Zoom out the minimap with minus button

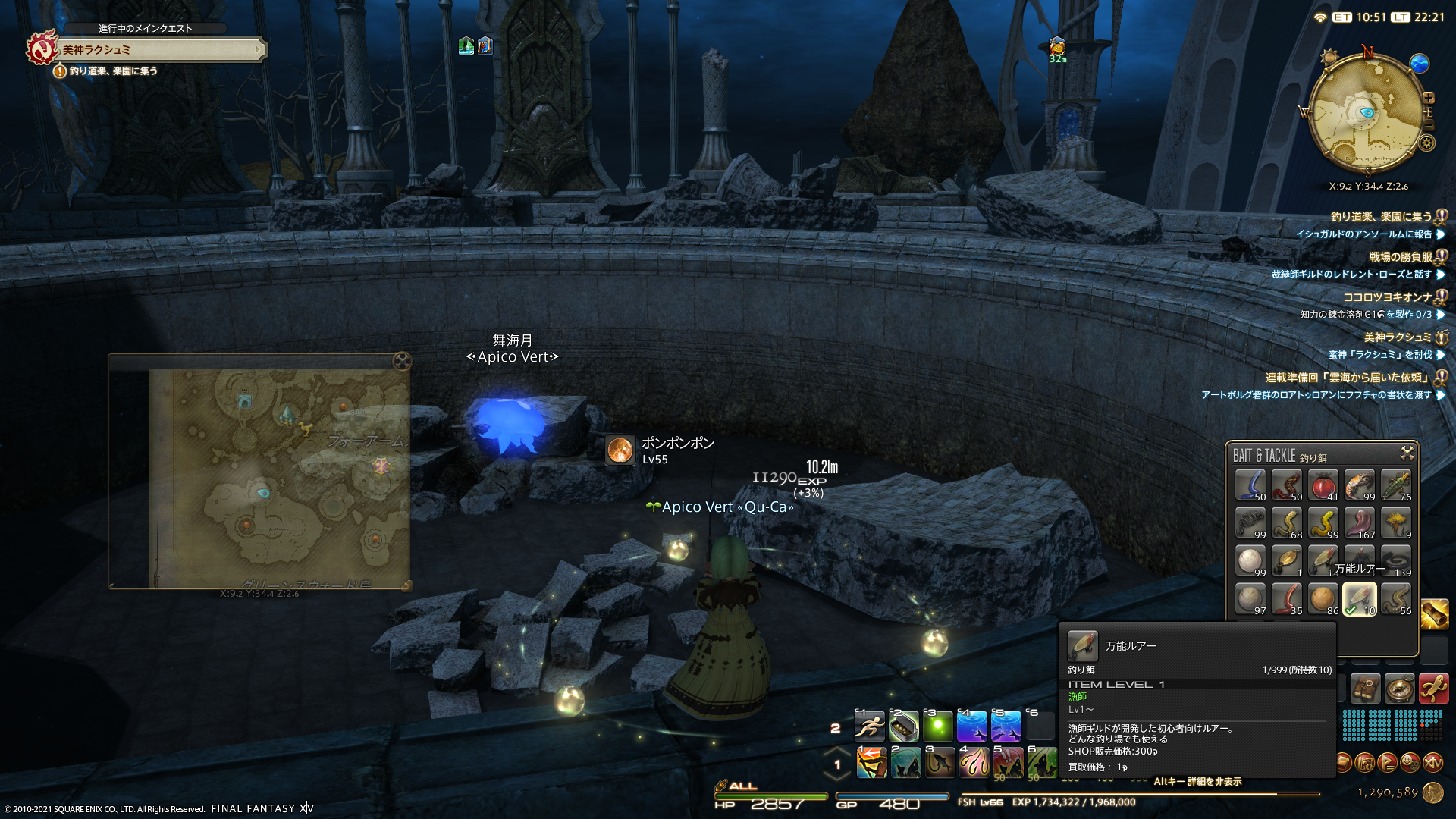pos(1429,126)
